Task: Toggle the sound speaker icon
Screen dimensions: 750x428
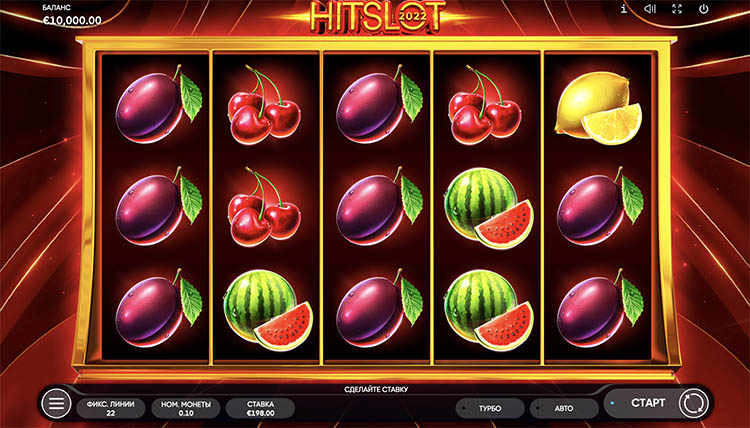Action: point(650,10)
